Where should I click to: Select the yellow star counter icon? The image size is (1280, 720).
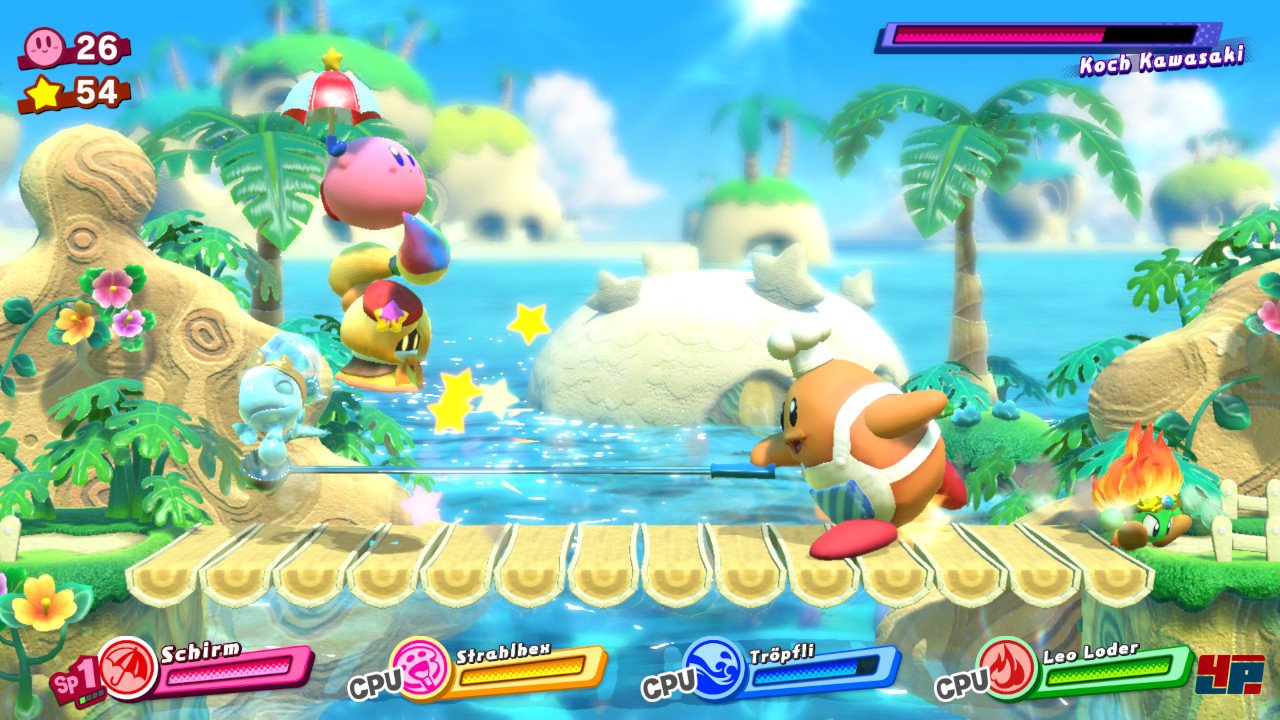(46, 93)
